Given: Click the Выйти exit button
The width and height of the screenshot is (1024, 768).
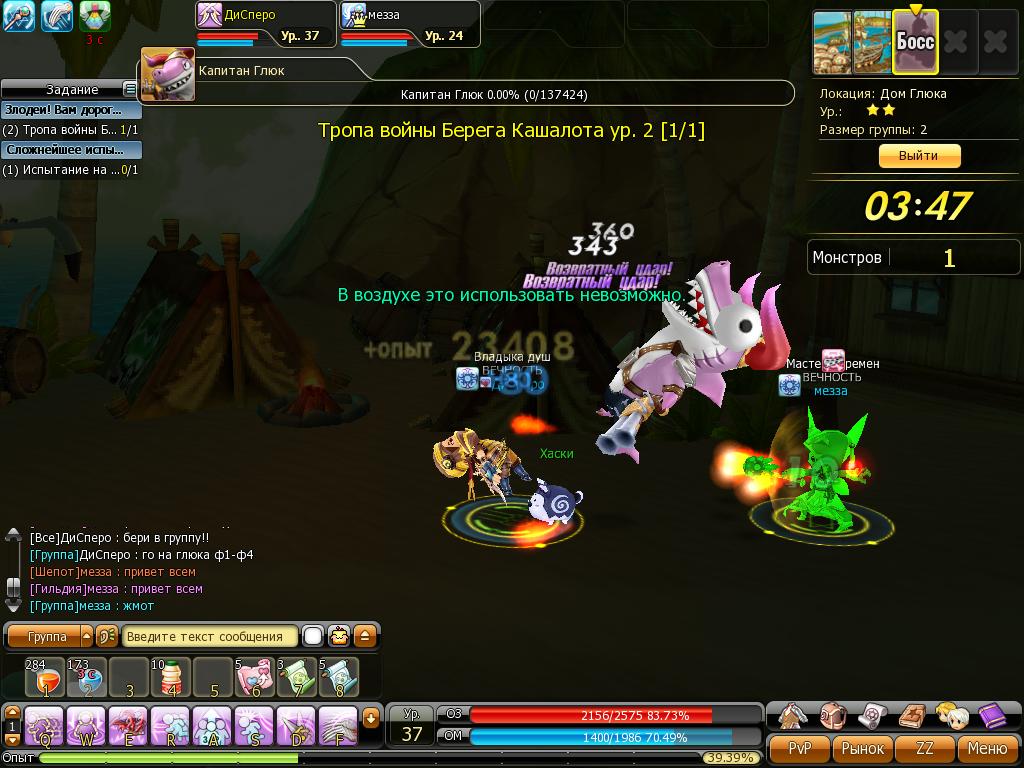Looking at the screenshot, I should point(919,156).
